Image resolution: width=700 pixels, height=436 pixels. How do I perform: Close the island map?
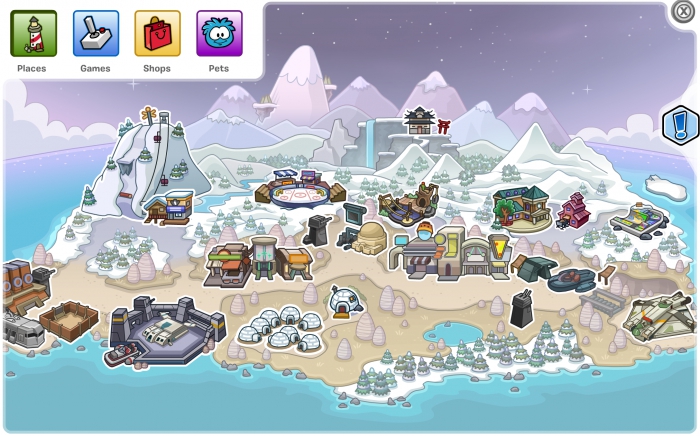[x=683, y=12]
